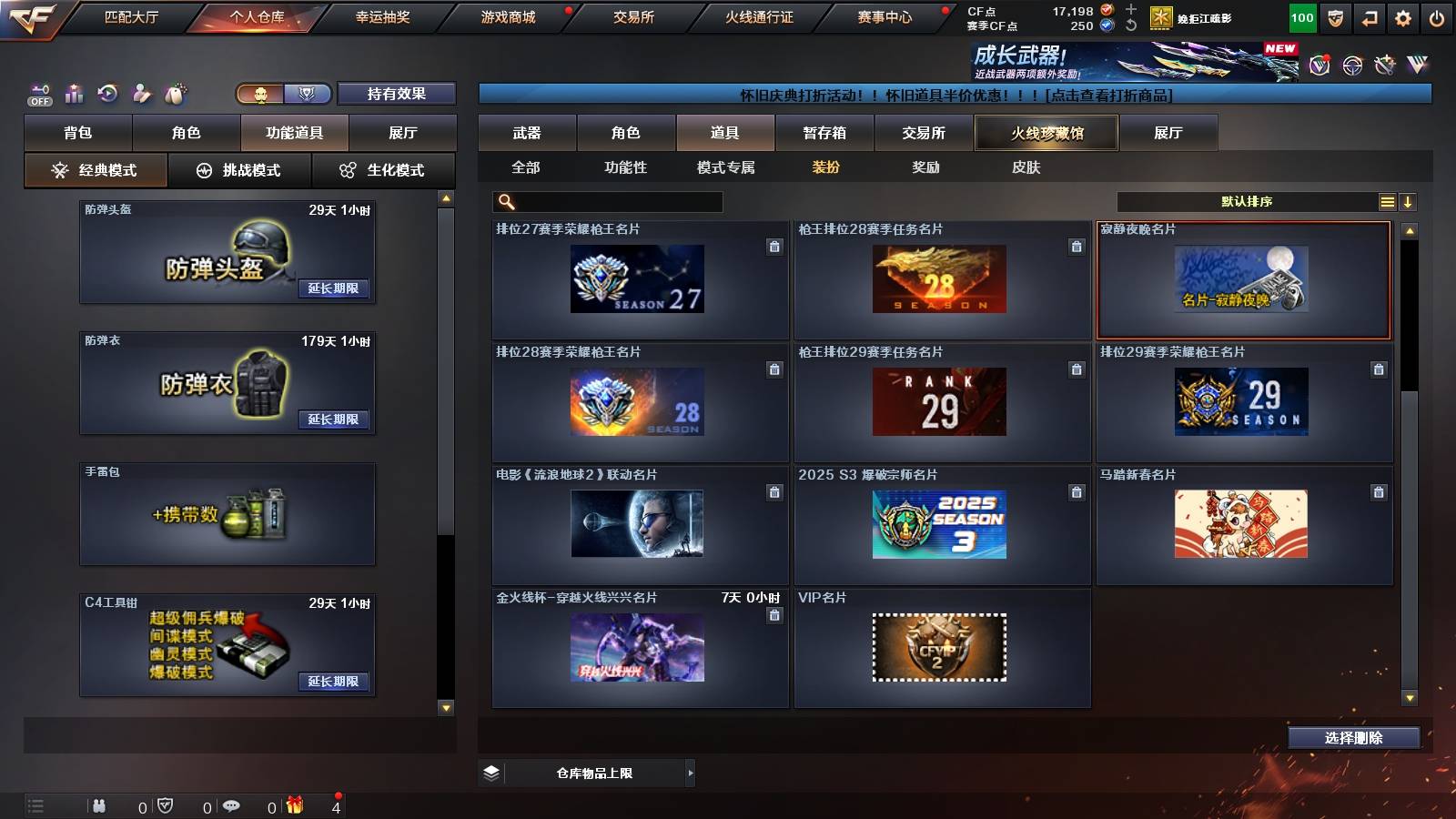Click the wrench growth-weapon icon below the banner
Viewport: 1456px width, 819px height.
1384,66
